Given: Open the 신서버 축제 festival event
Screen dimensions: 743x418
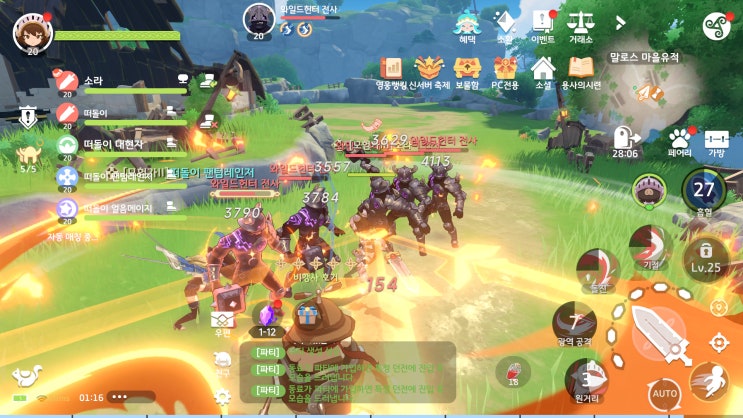Looking at the screenshot, I should (429, 71).
